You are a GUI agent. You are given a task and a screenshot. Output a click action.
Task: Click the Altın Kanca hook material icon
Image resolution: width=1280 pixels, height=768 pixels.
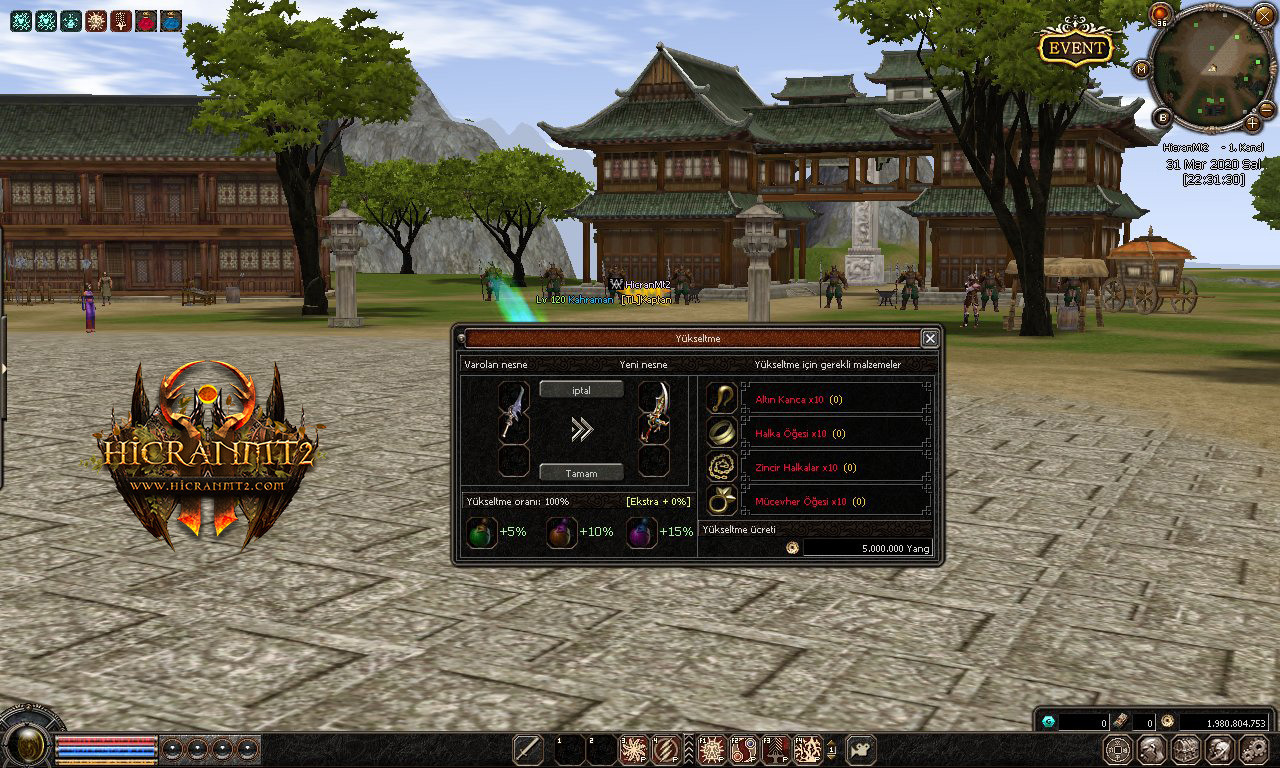point(721,398)
